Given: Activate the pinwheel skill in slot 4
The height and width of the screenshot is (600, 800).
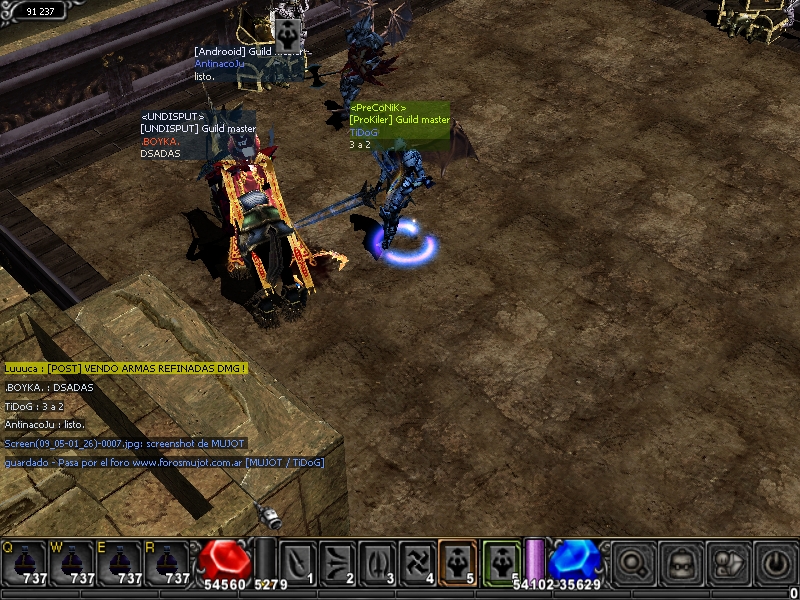Looking at the screenshot, I should [418, 563].
